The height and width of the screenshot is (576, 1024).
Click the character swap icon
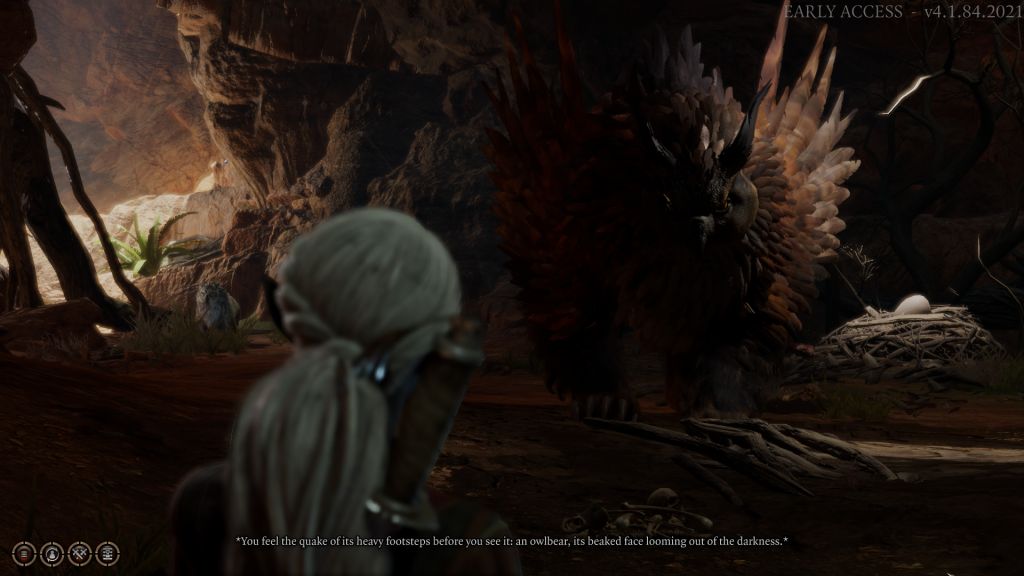pos(52,553)
